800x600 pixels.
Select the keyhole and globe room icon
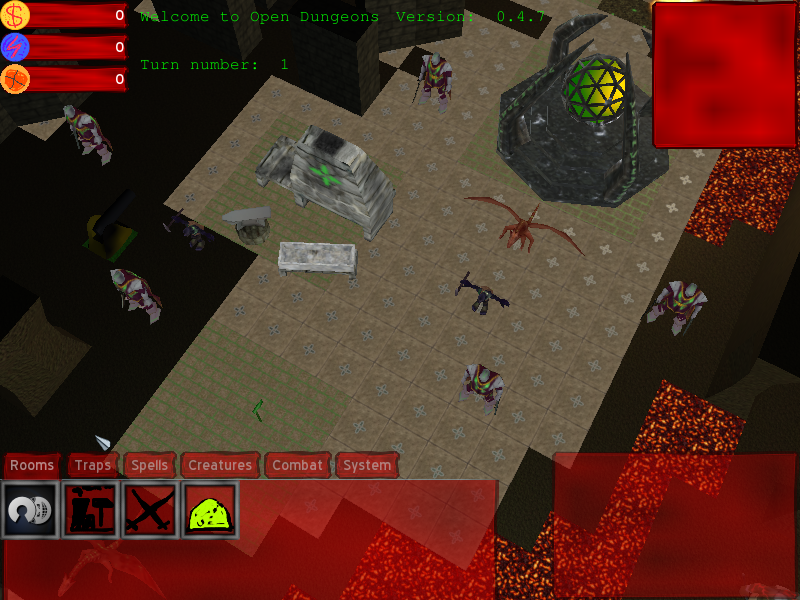(30, 510)
